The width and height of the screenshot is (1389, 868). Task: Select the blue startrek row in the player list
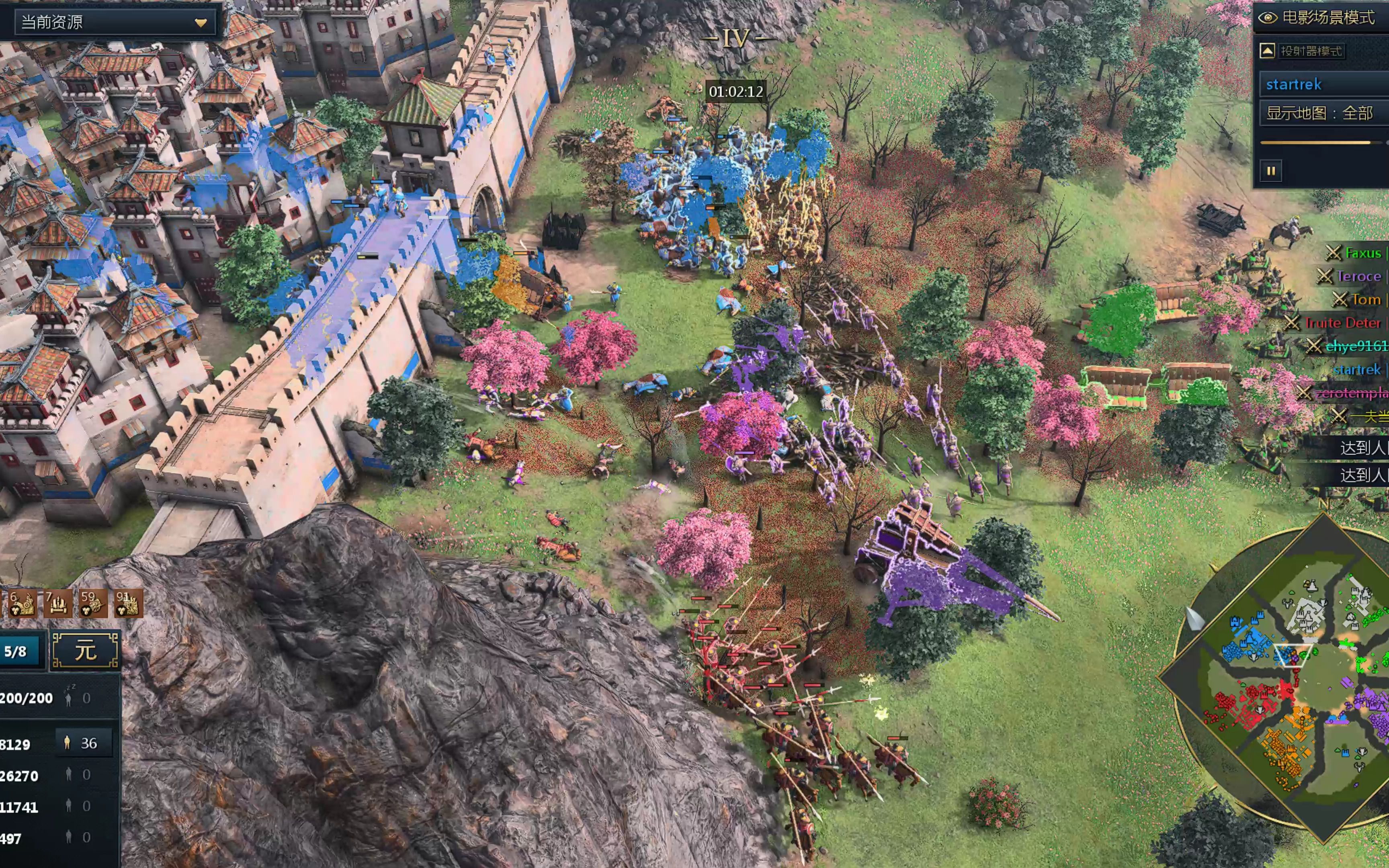coord(1356,370)
